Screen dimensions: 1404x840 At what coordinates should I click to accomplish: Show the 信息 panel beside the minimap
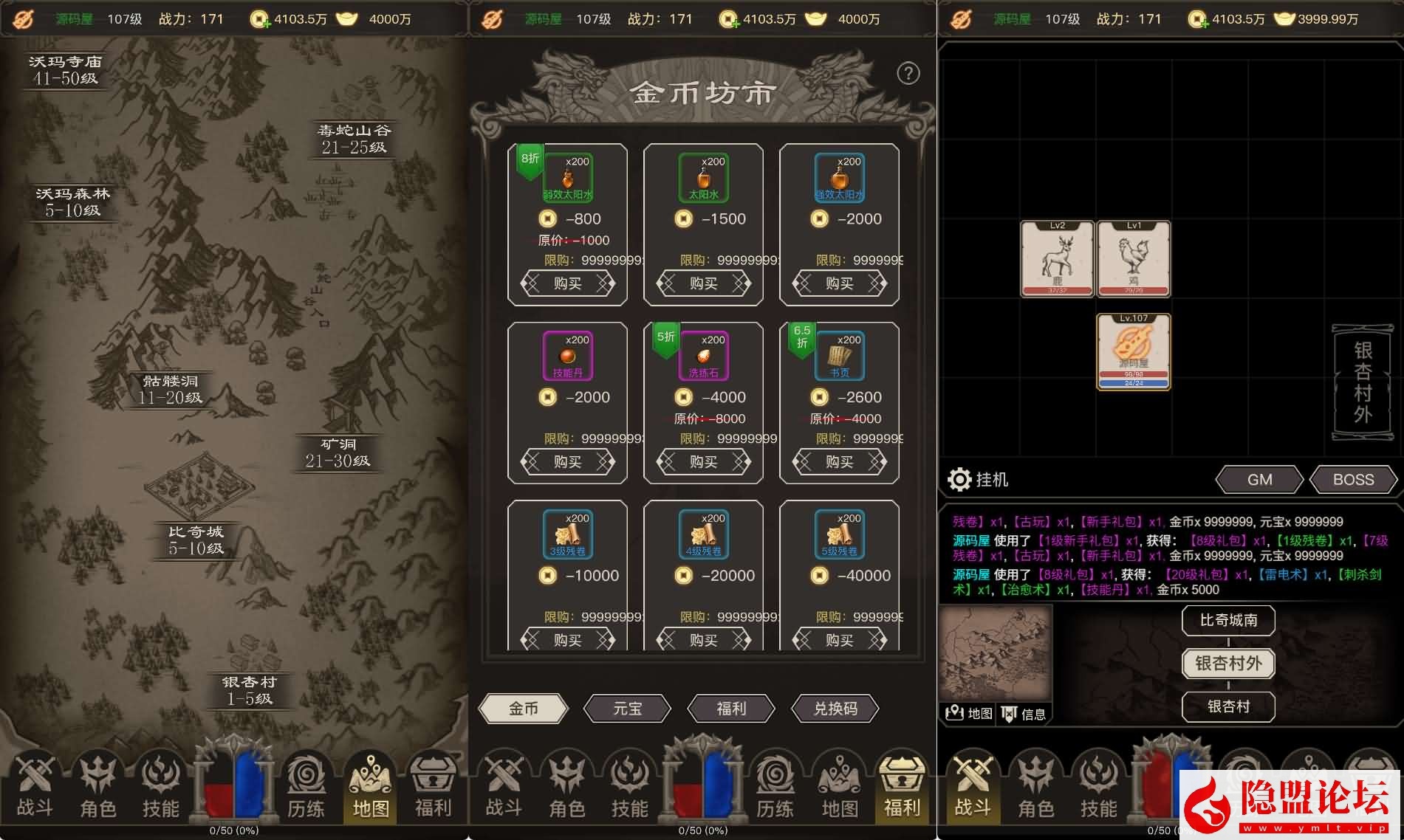(x=1024, y=713)
